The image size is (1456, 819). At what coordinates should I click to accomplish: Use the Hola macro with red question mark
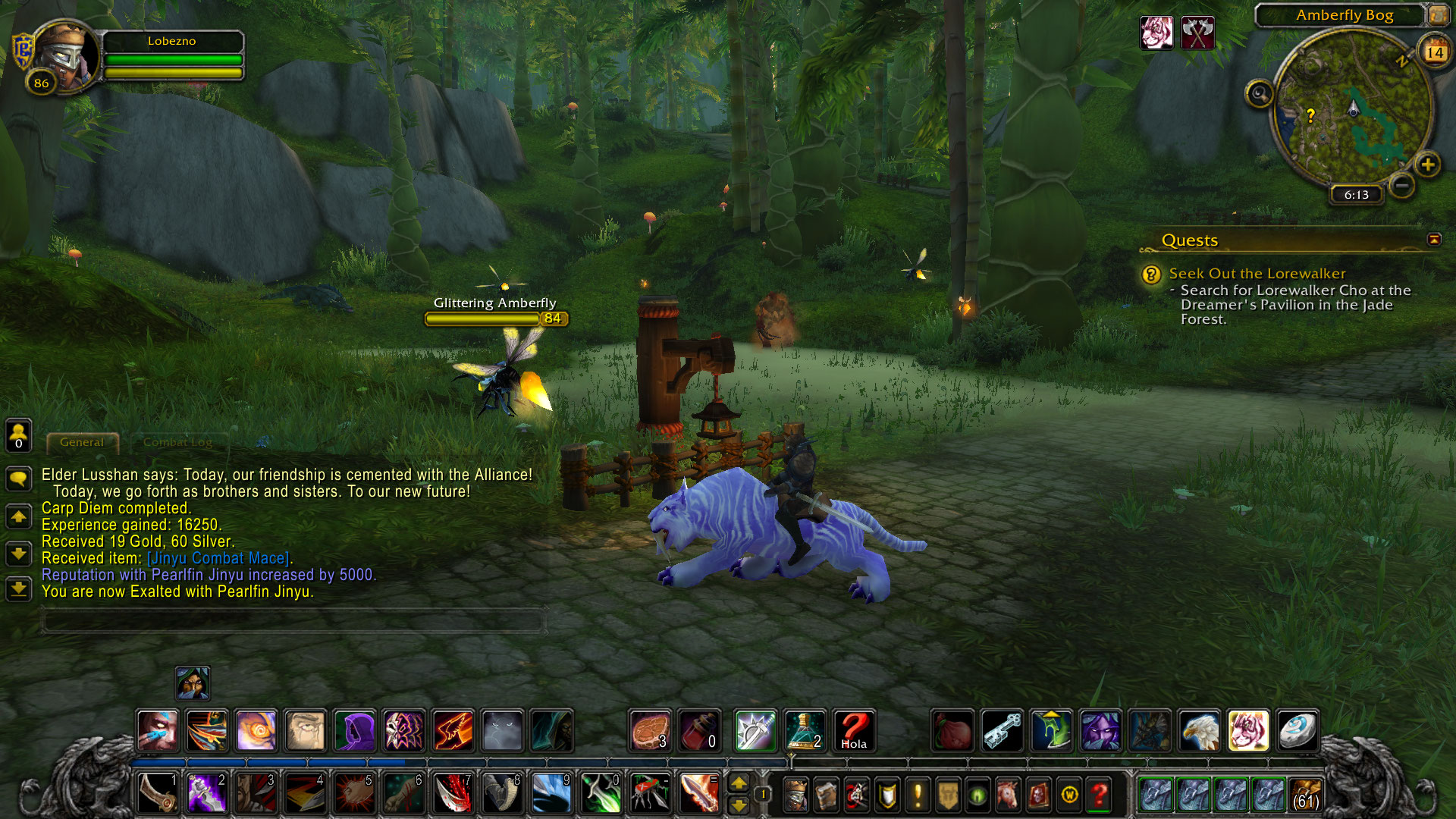pos(854,730)
